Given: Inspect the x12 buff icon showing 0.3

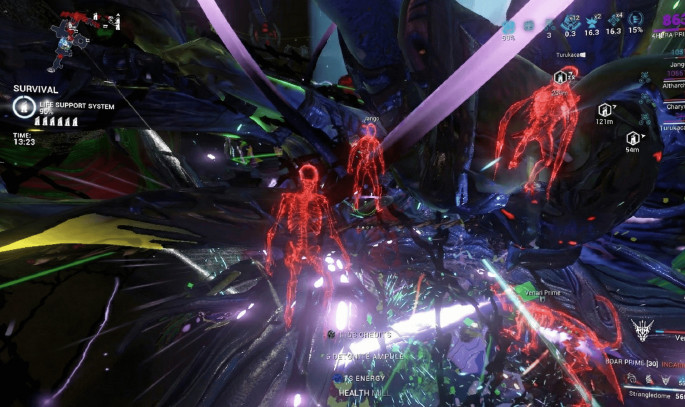Looking at the screenshot, I should click(570, 23).
